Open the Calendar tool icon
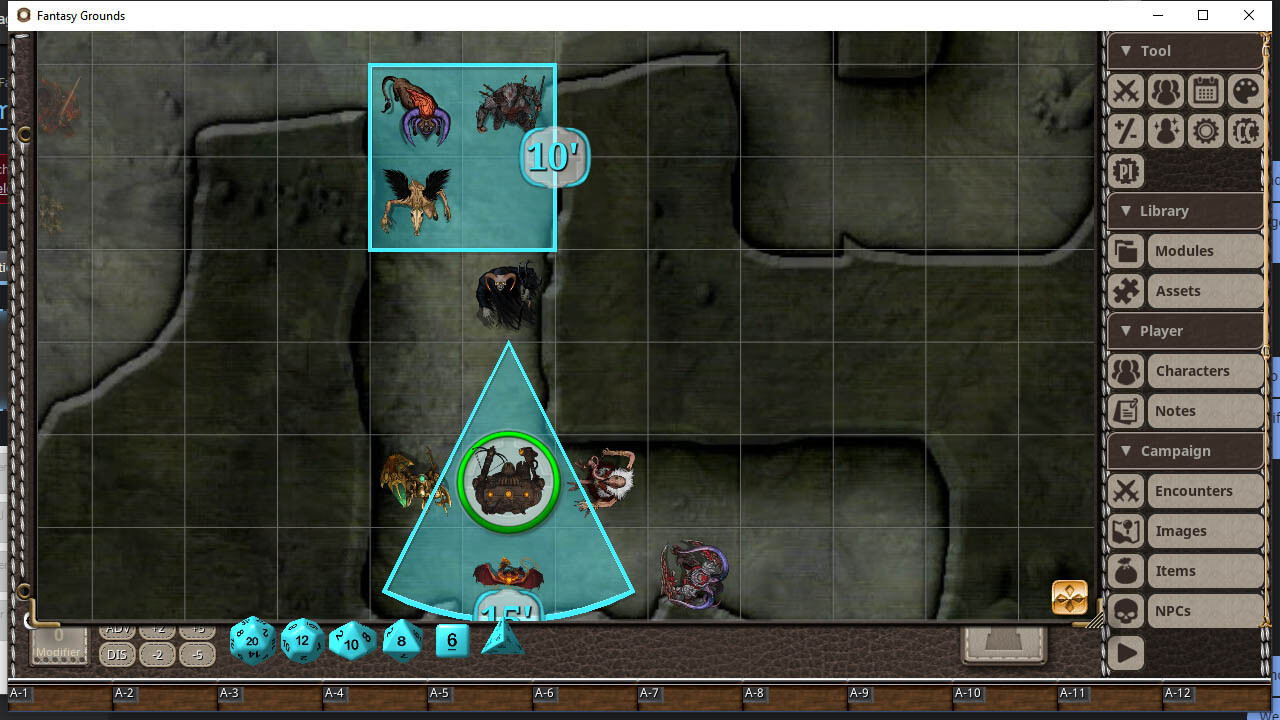Screen dimensions: 1280x720 pyautogui.click(x=1205, y=91)
